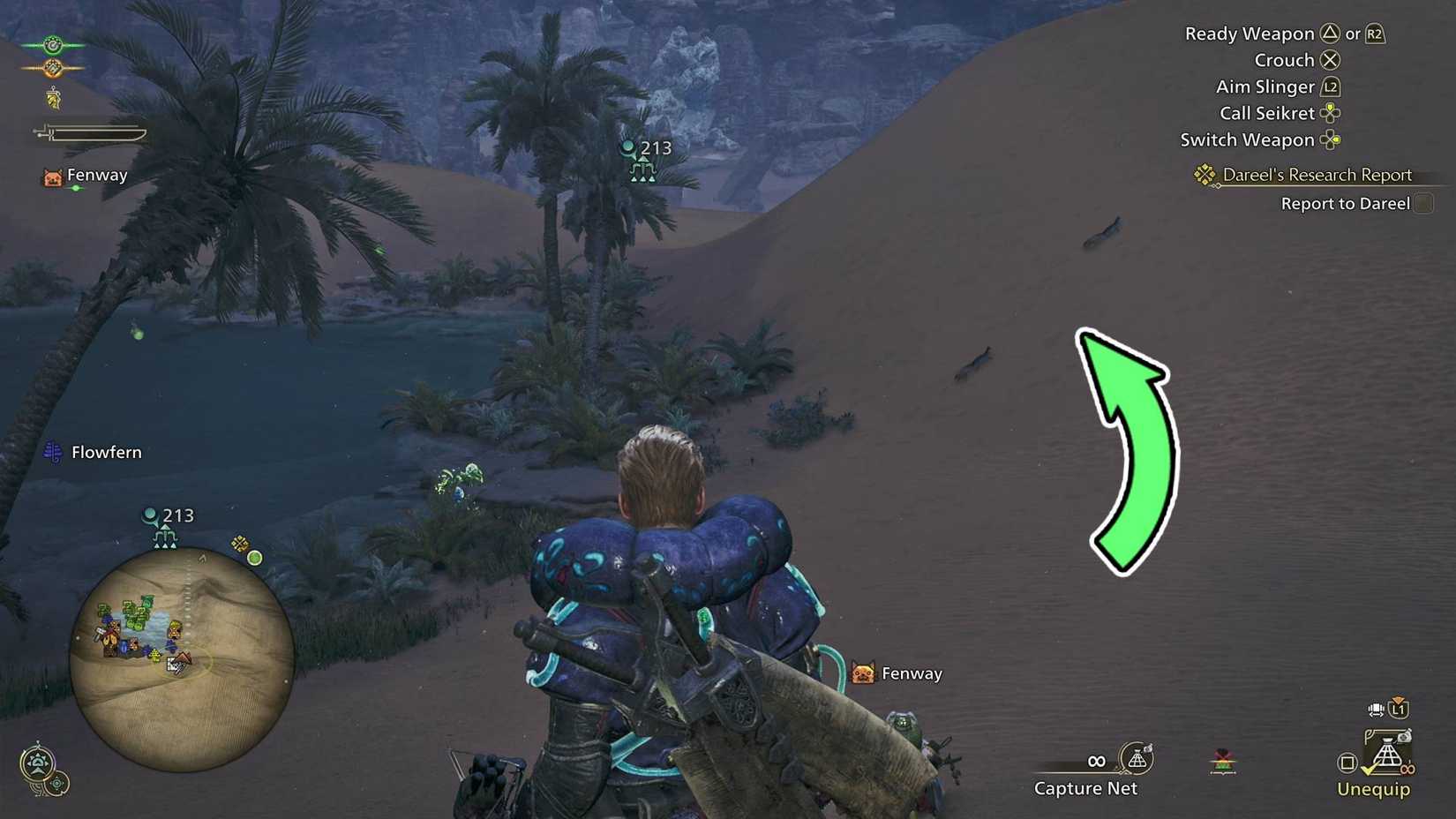Click the Dareel's Research Report text link

coord(1316,174)
